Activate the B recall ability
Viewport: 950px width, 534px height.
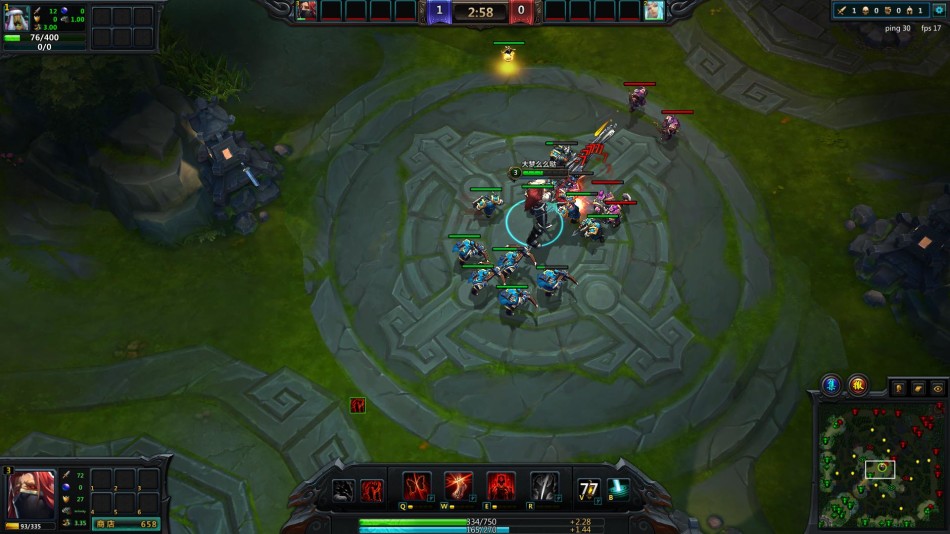tap(617, 487)
